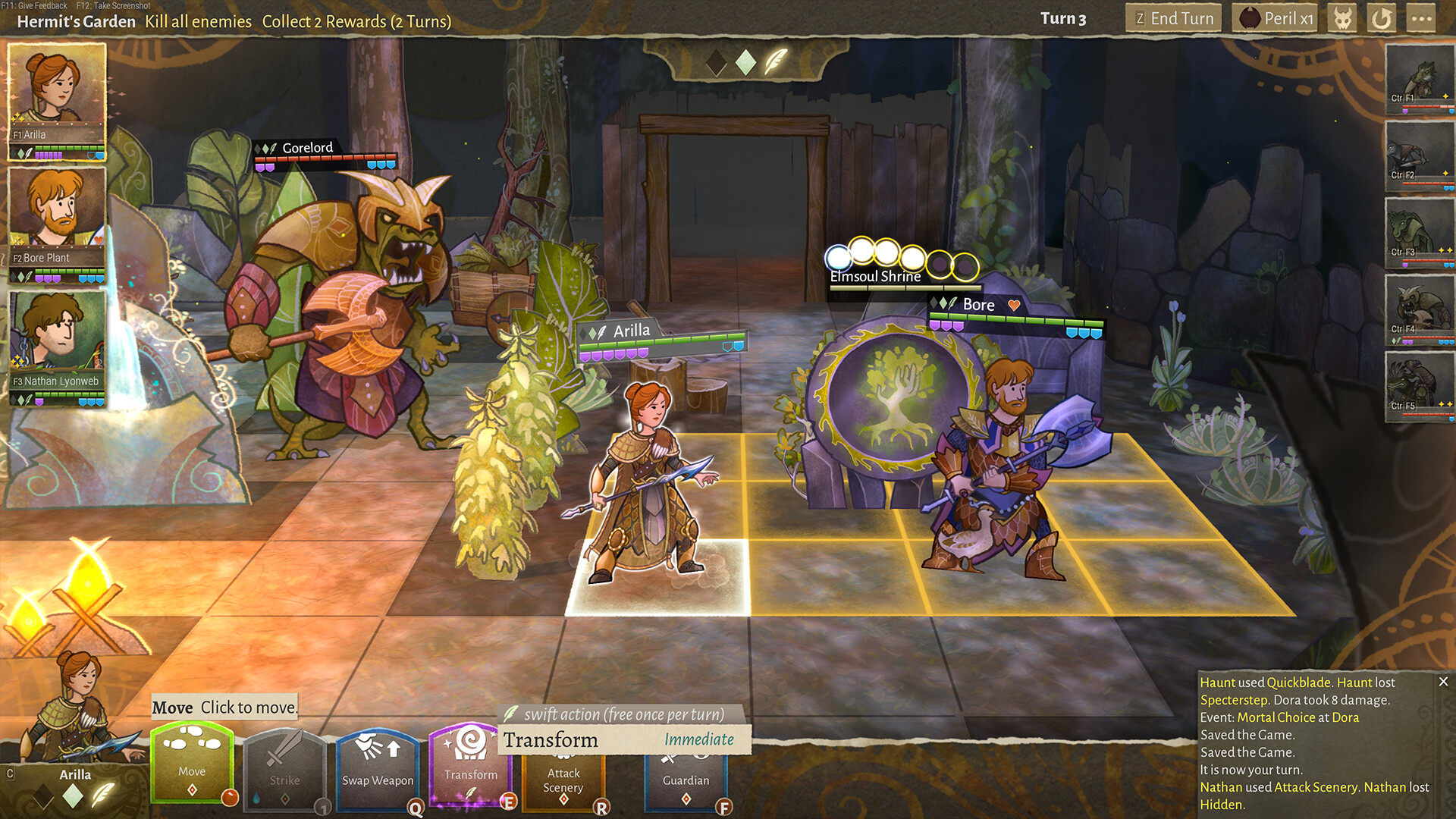
Task: Click the restart battle icon
Action: [1381, 17]
